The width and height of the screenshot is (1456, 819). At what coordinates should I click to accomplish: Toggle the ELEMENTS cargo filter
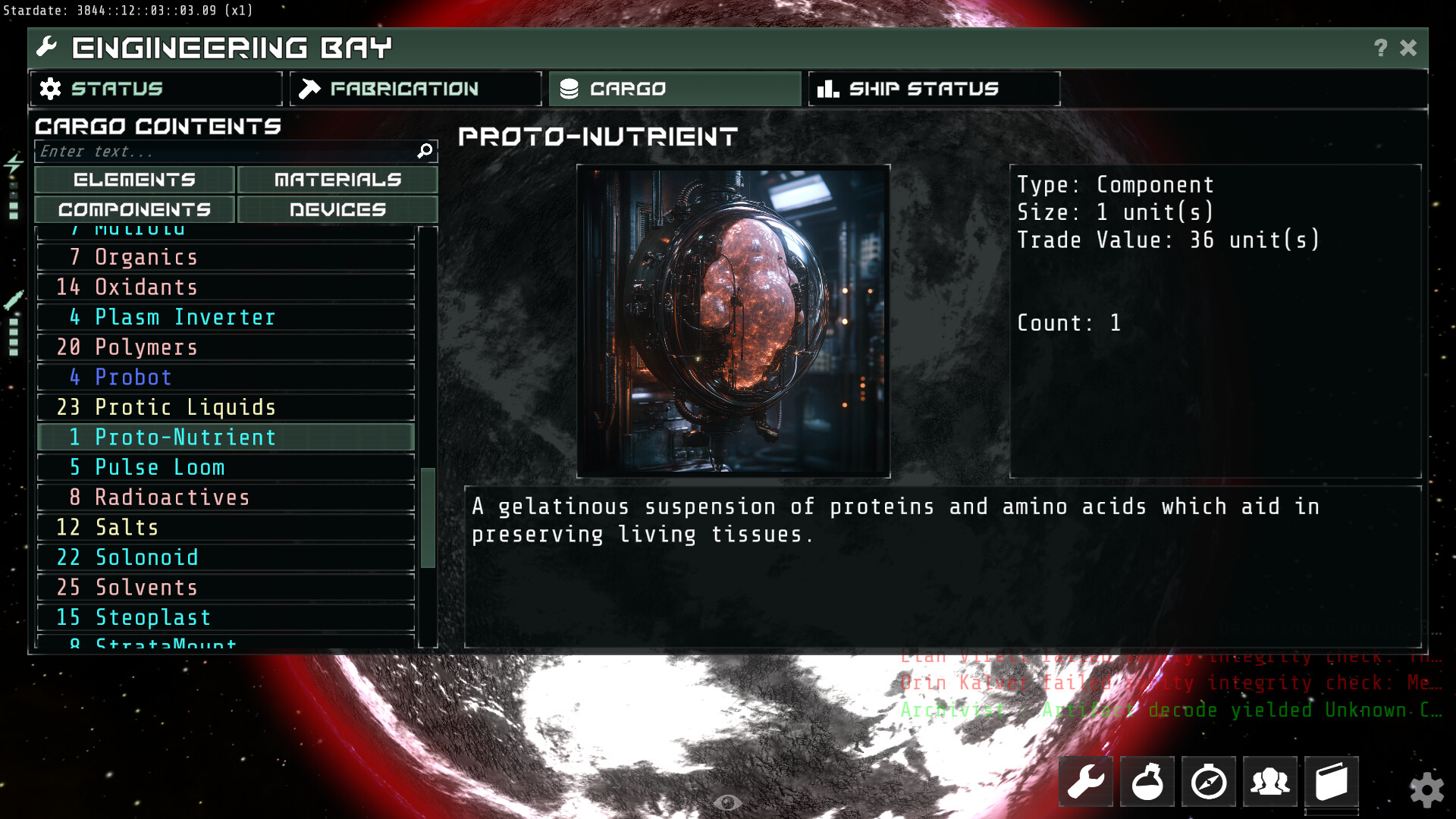click(134, 180)
